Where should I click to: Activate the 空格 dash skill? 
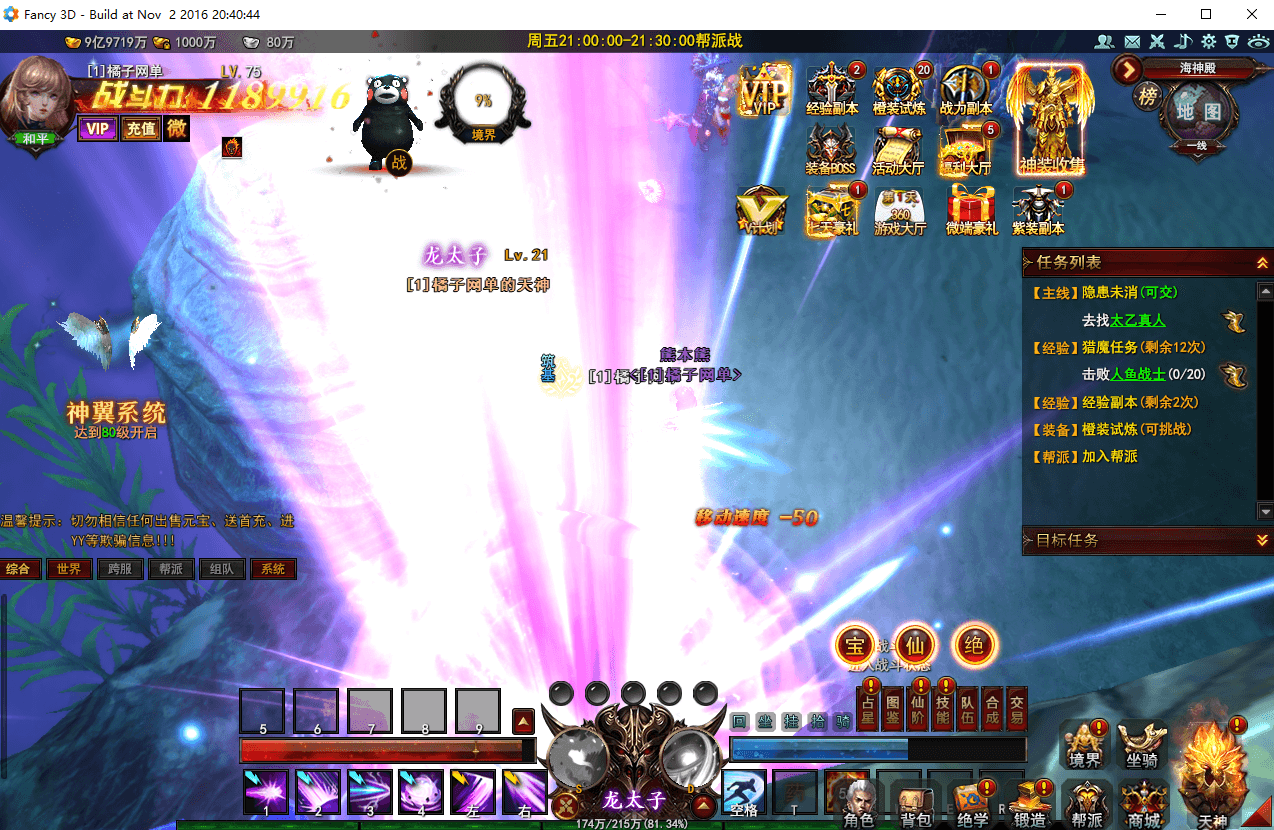[743, 792]
